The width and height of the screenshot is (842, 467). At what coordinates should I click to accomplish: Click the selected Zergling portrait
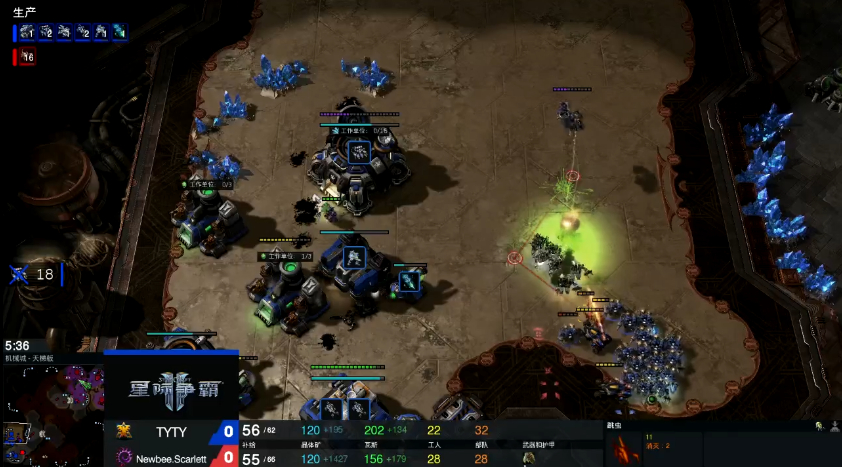pyautogui.click(x=622, y=449)
